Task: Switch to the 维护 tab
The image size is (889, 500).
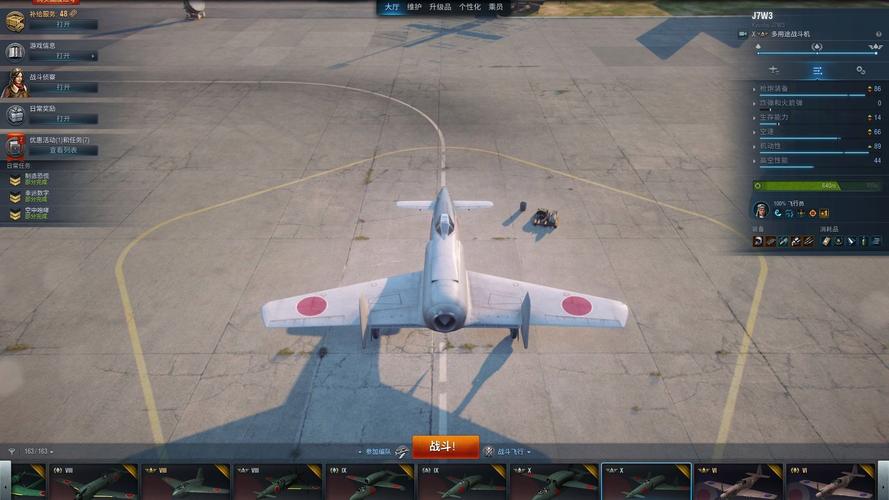Action: (415, 7)
